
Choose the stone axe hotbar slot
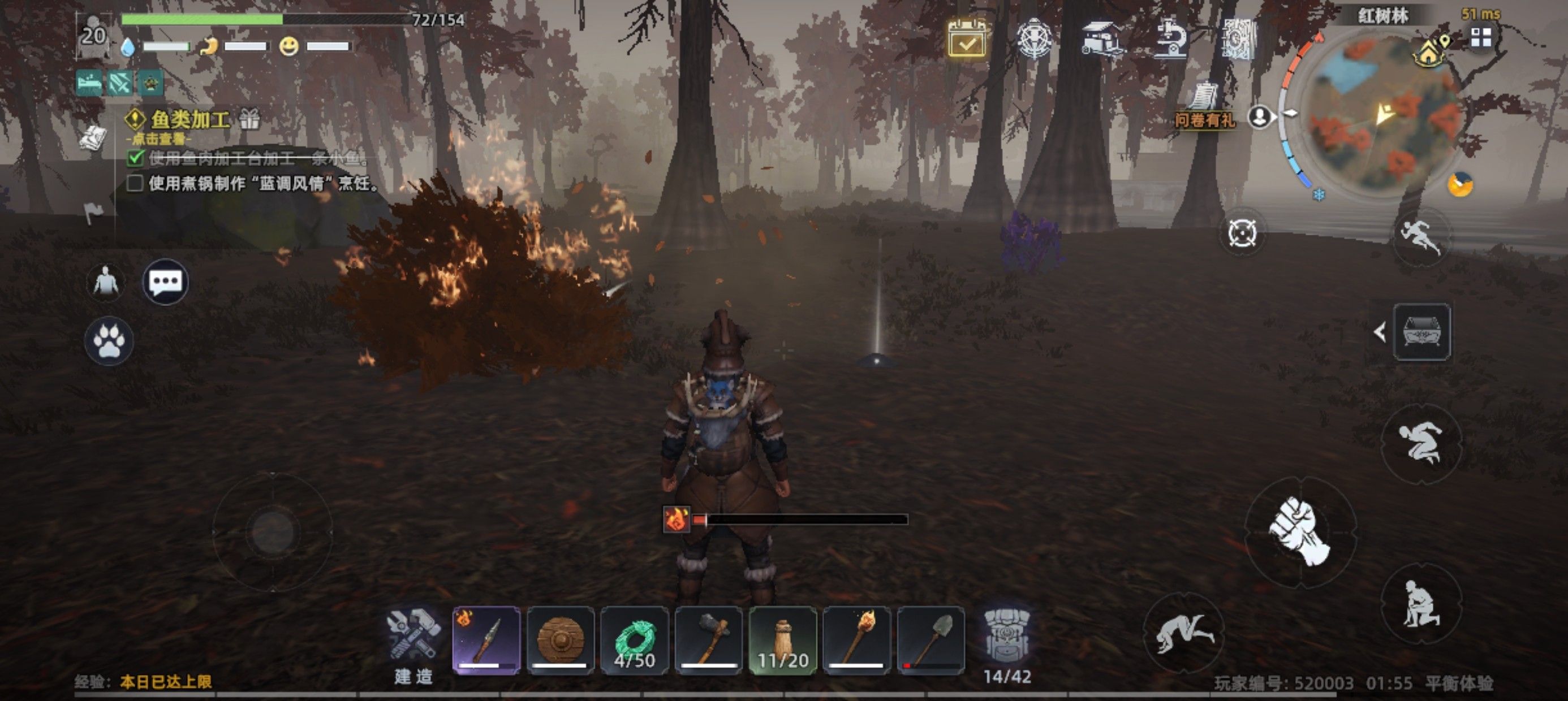click(709, 640)
